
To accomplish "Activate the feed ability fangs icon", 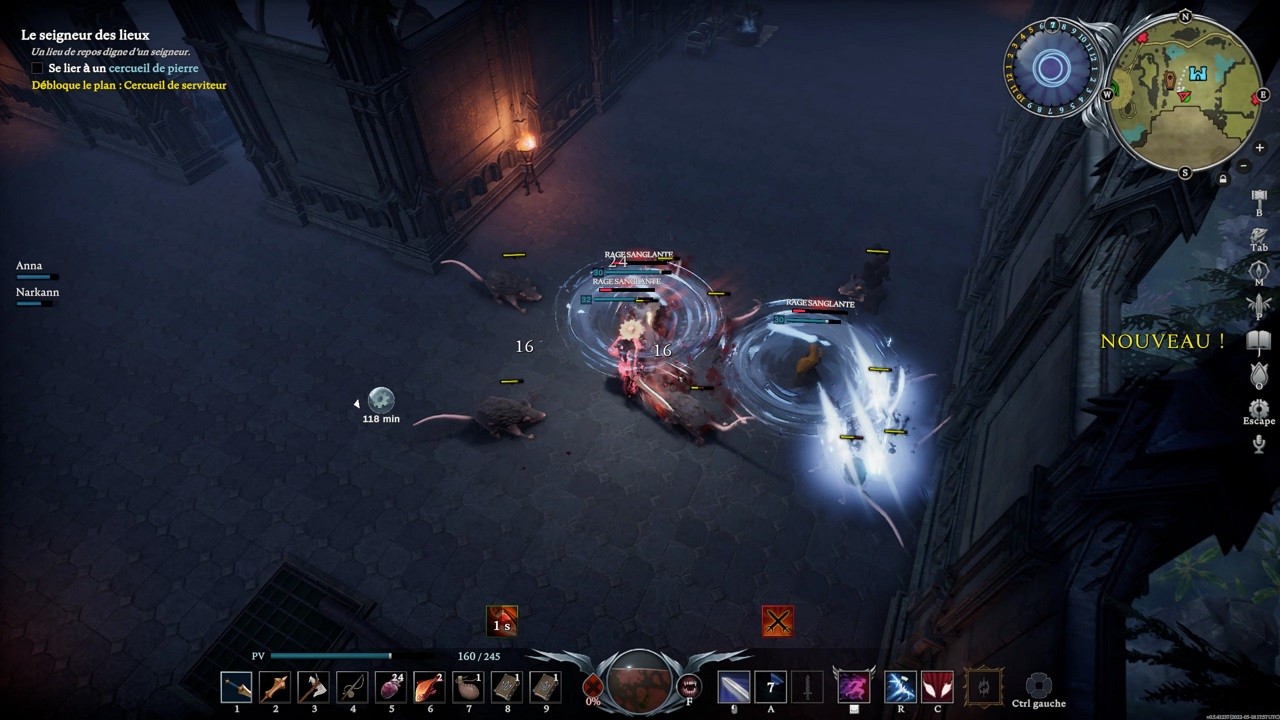I will tap(687, 687).
